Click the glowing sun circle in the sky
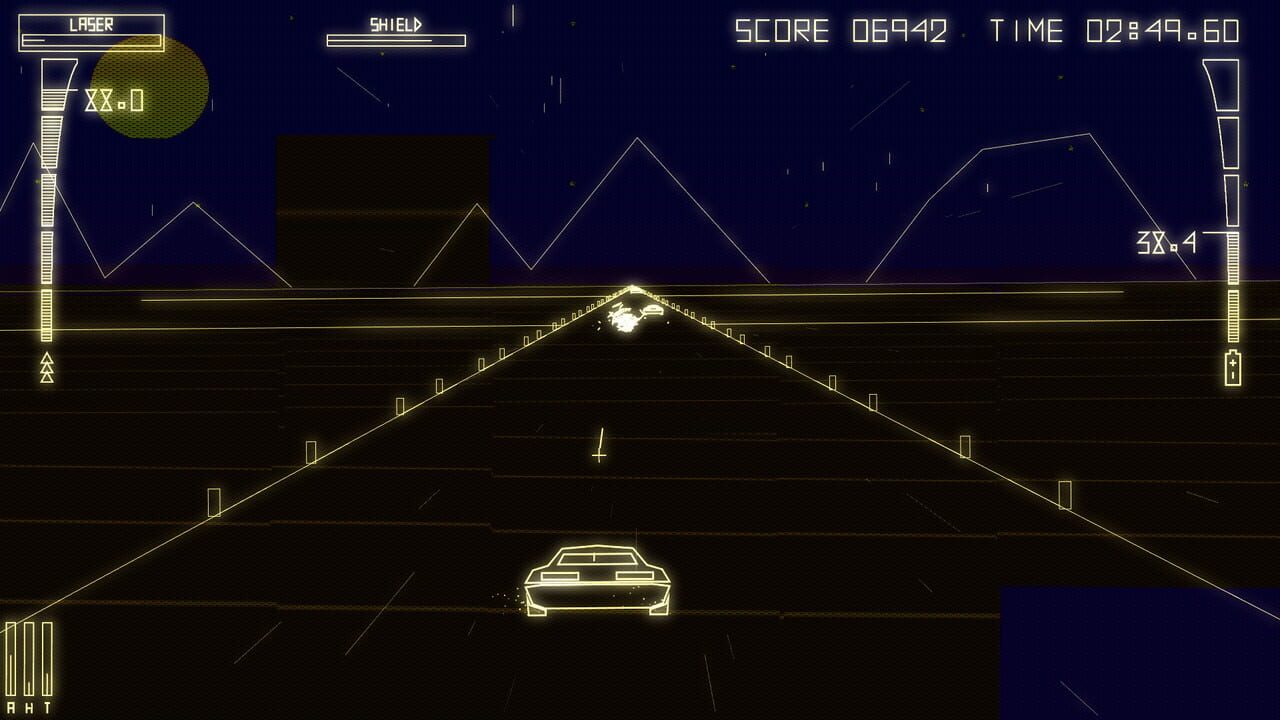Screen dimensions: 1280x720 (148, 88)
